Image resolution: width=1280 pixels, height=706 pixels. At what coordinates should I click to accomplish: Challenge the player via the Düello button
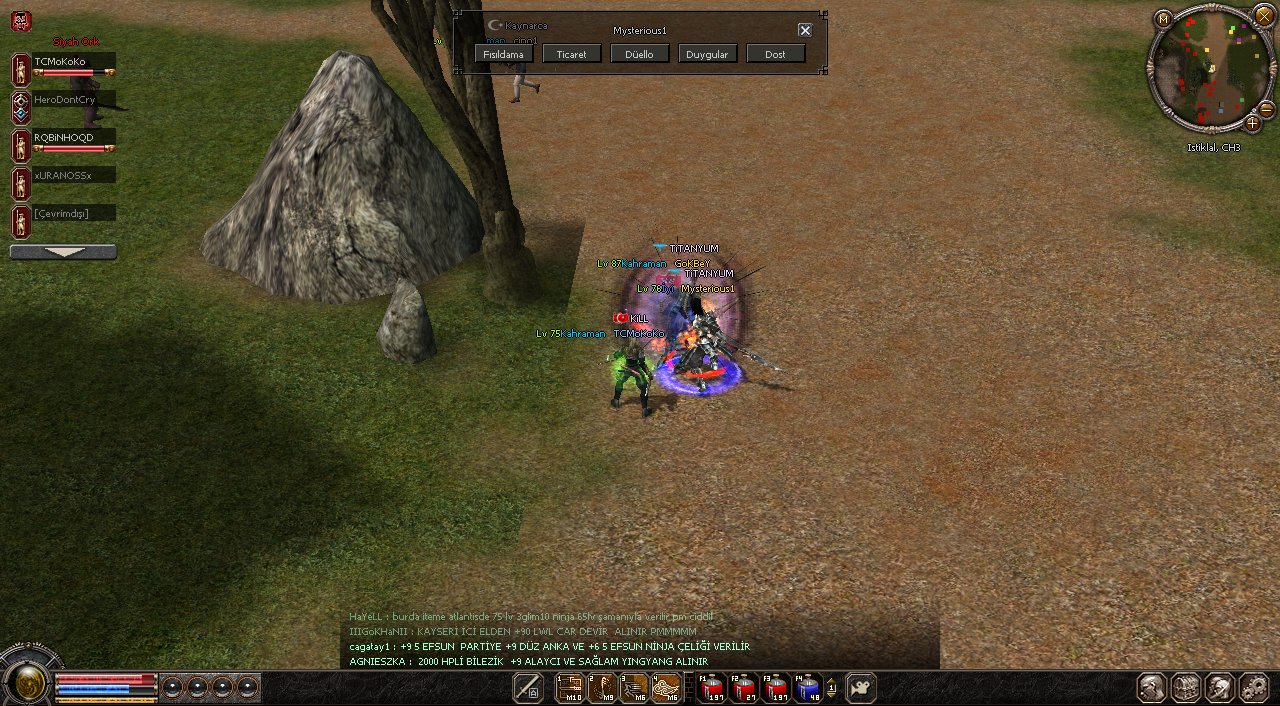(639, 54)
